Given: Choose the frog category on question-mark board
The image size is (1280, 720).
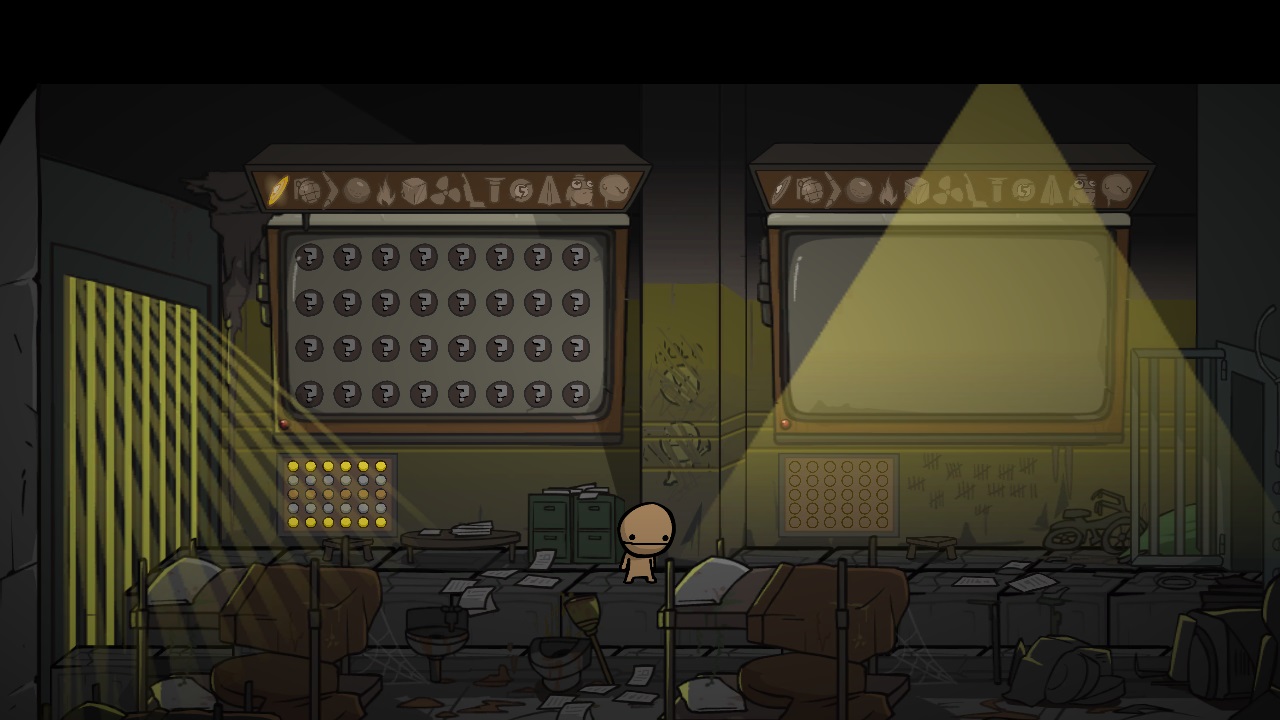Looking at the screenshot, I should [581, 189].
